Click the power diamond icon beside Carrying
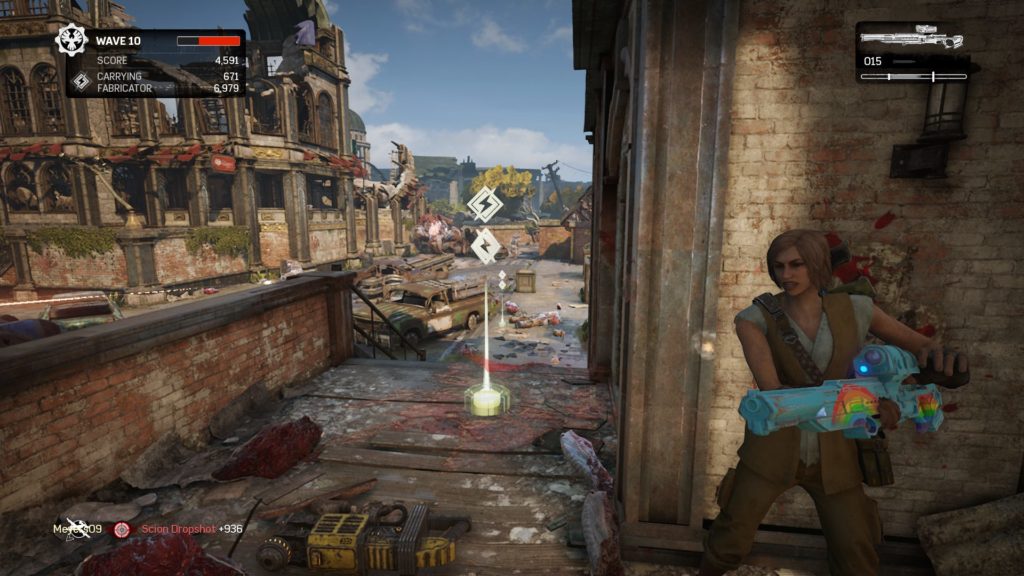The image size is (1024, 576). coord(81,81)
